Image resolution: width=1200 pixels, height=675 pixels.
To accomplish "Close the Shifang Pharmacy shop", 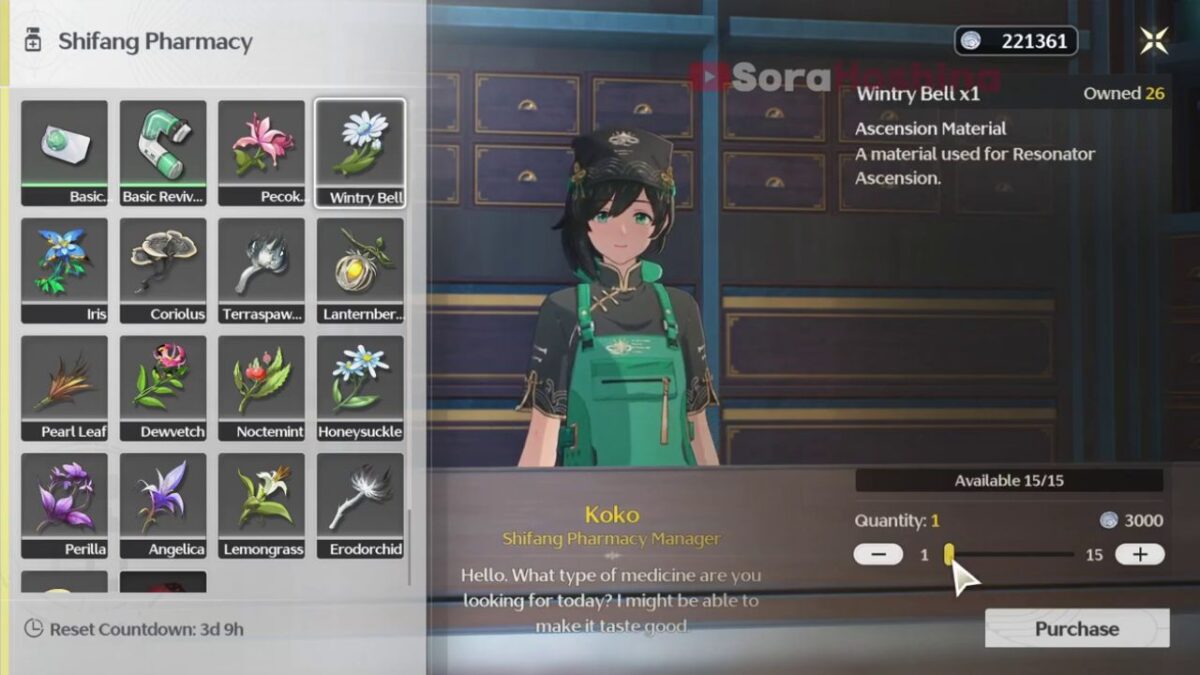I will (1154, 41).
